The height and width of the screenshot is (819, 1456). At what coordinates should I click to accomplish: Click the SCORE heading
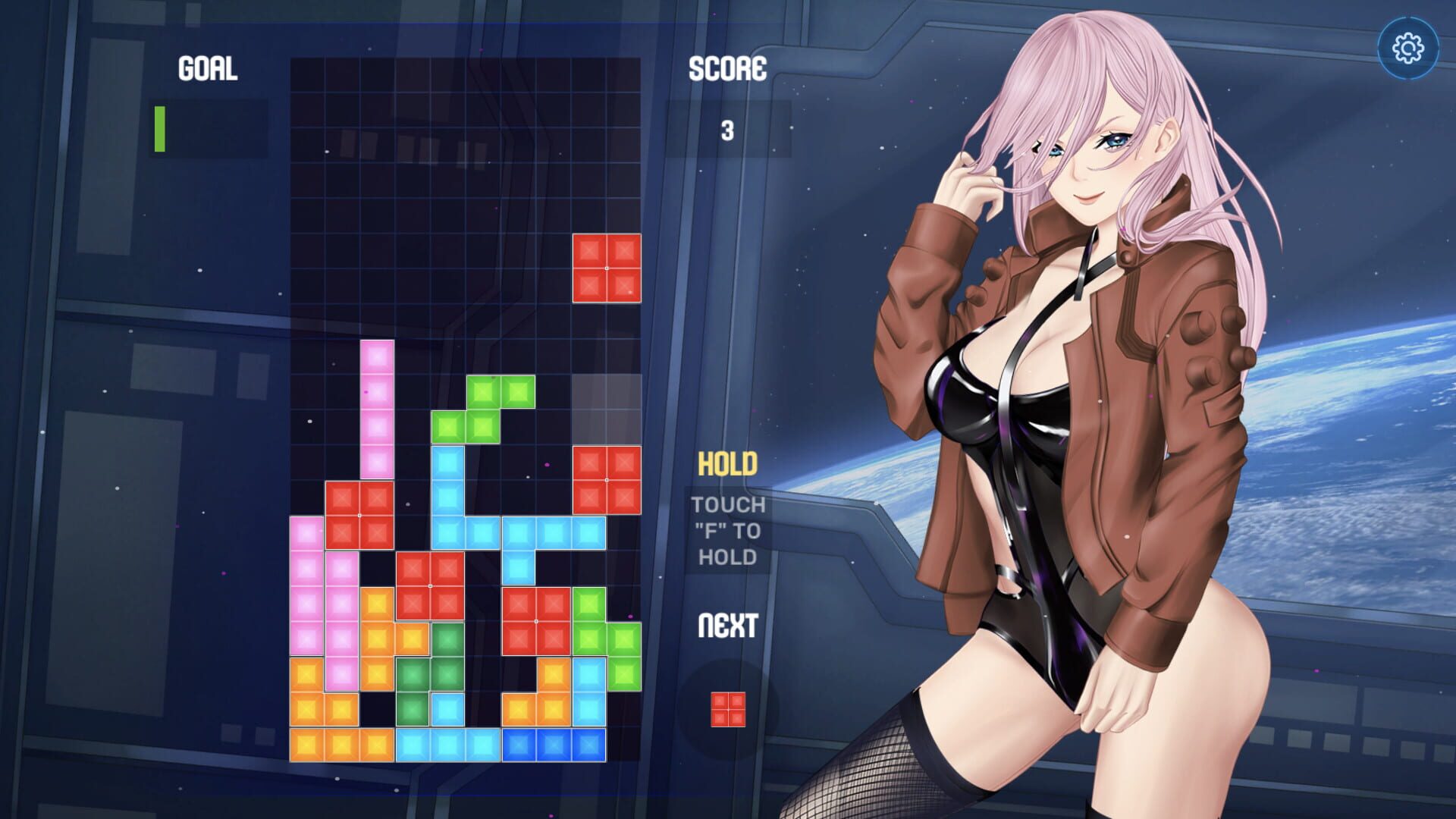[726, 71]
